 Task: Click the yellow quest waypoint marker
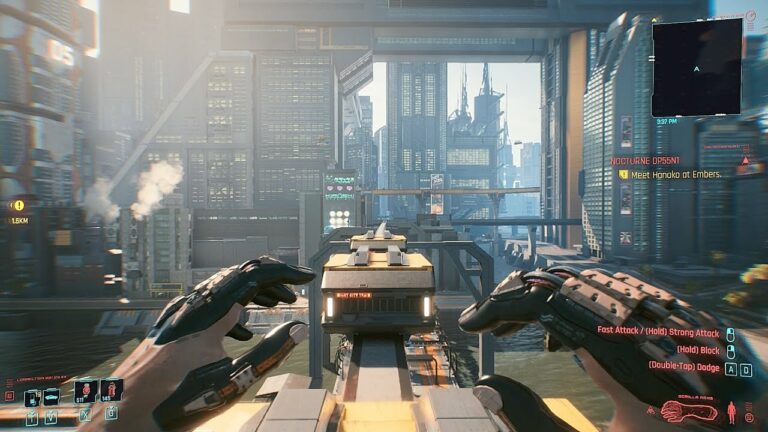18,205
